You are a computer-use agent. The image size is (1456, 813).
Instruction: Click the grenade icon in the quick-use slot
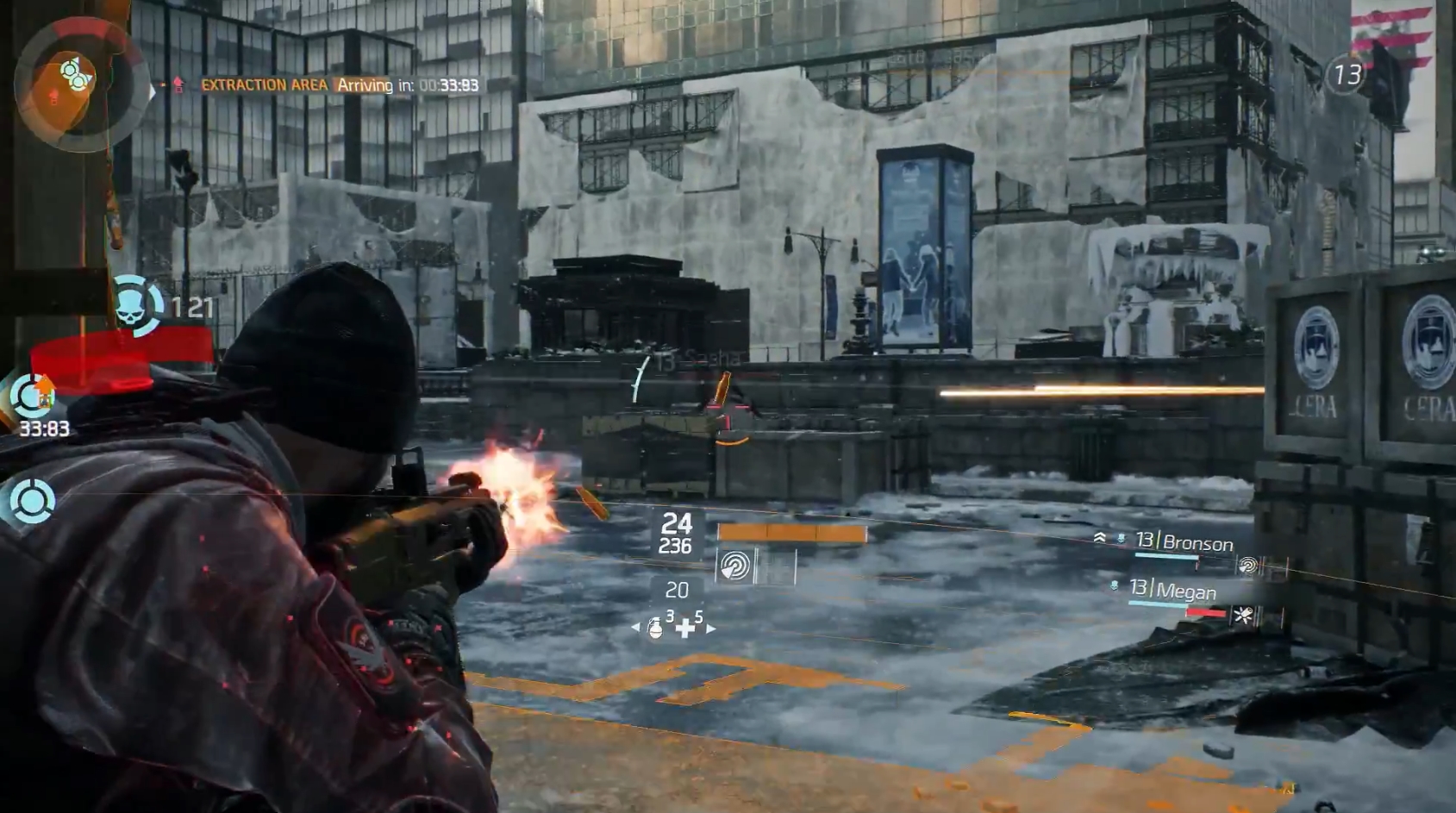click(656, 630)
